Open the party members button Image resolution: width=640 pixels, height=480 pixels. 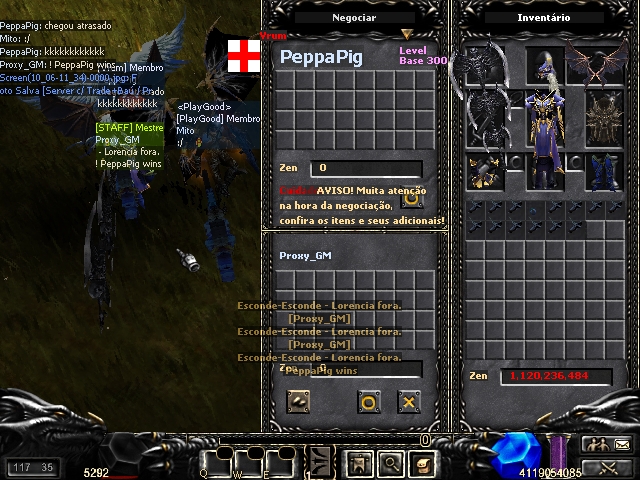point(596,445)
